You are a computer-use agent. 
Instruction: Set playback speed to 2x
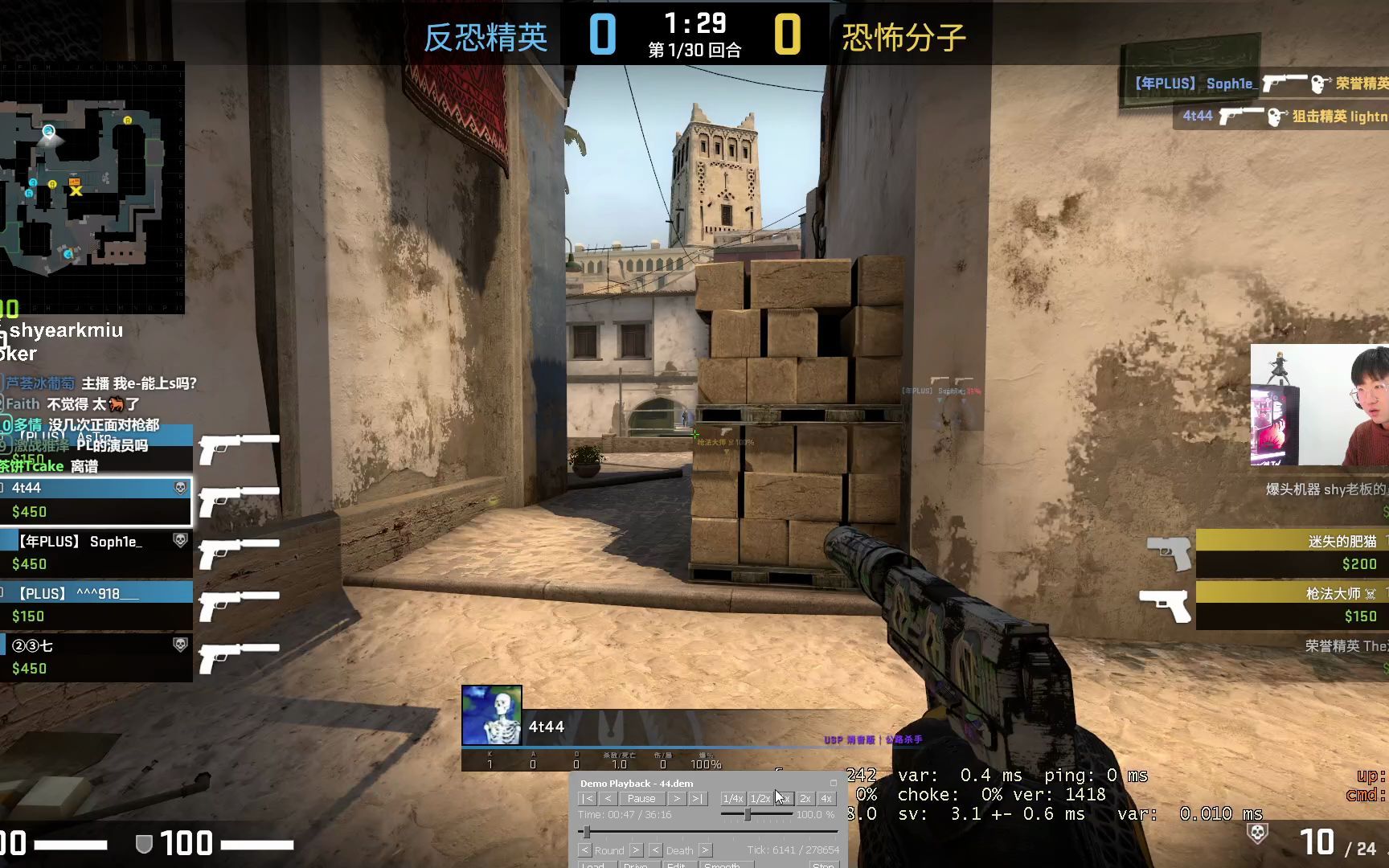coord(807,799)
